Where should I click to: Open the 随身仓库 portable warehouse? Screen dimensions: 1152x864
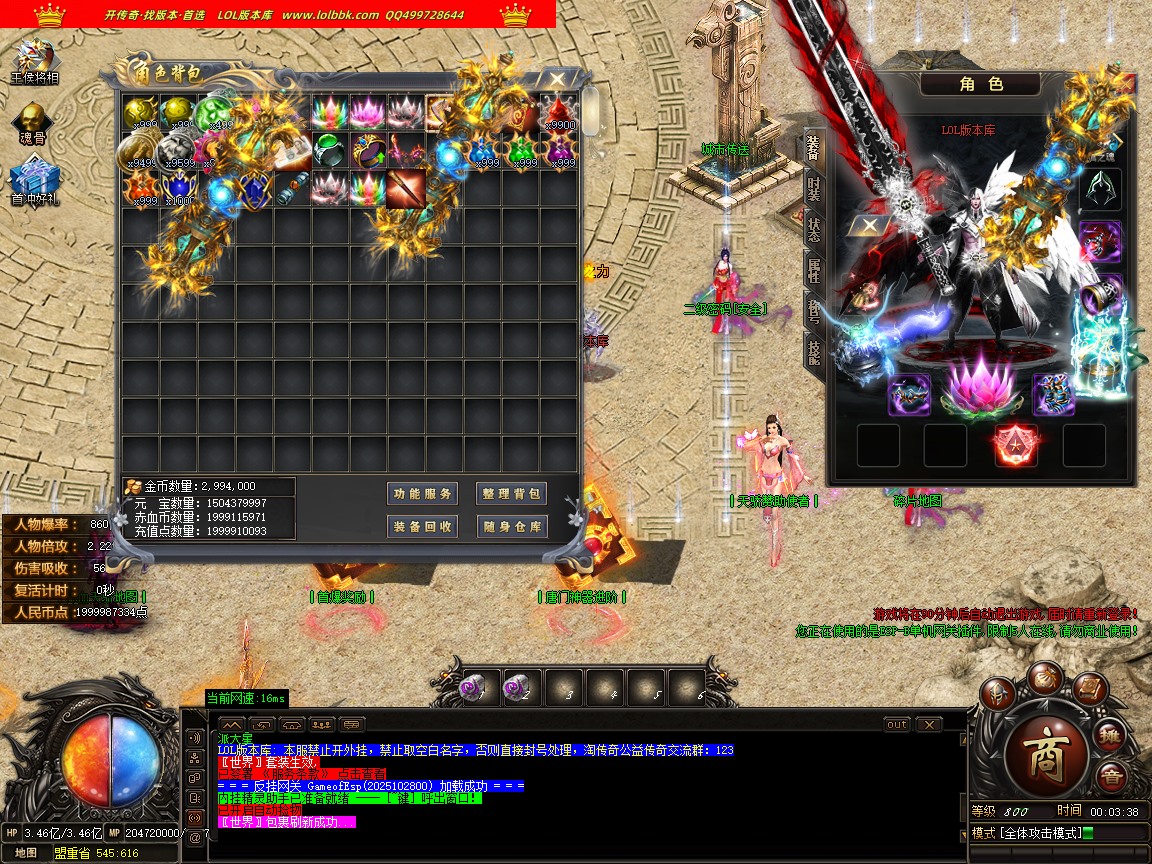(511, 526)
